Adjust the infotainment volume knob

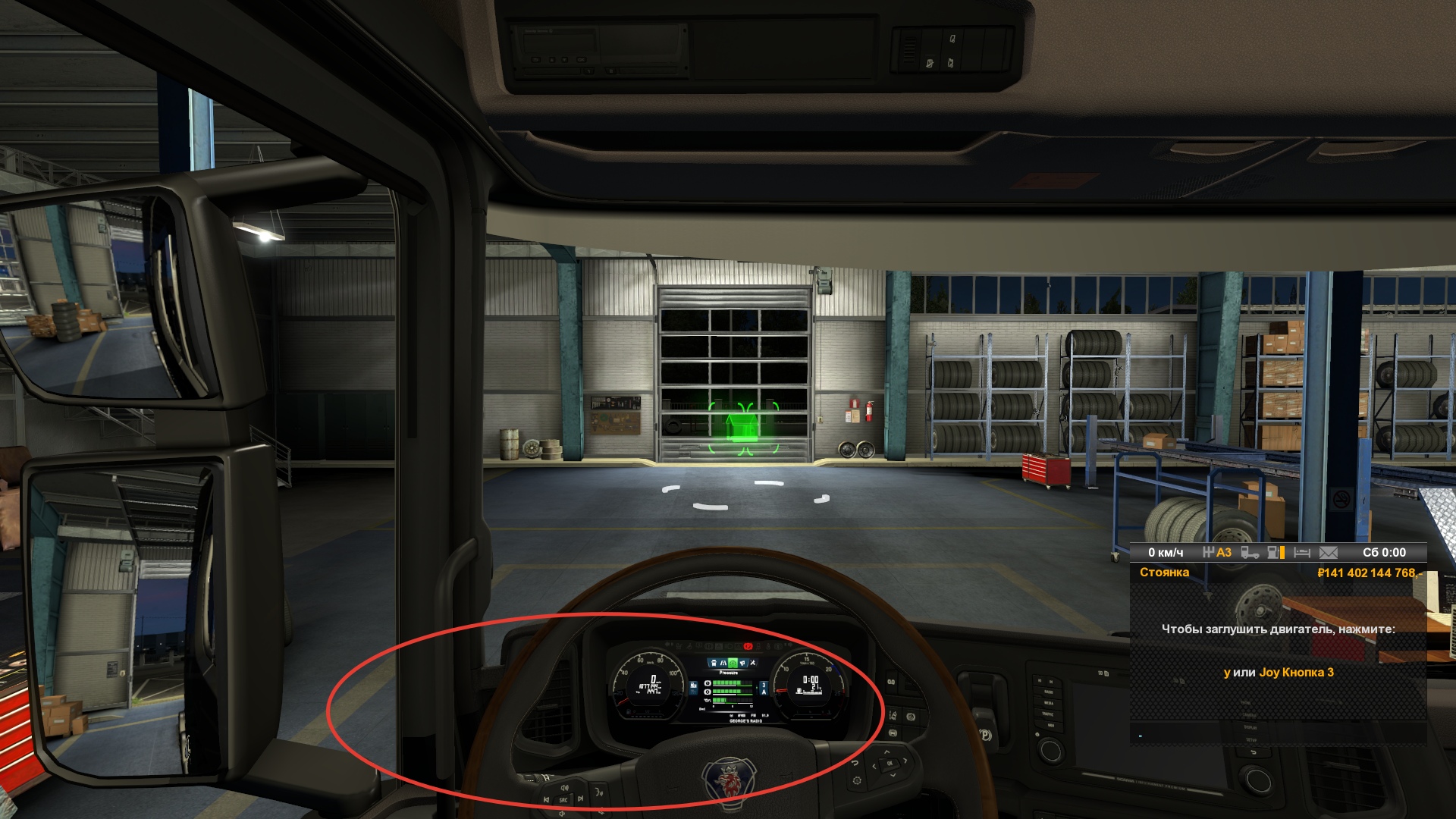(1051, 749)
